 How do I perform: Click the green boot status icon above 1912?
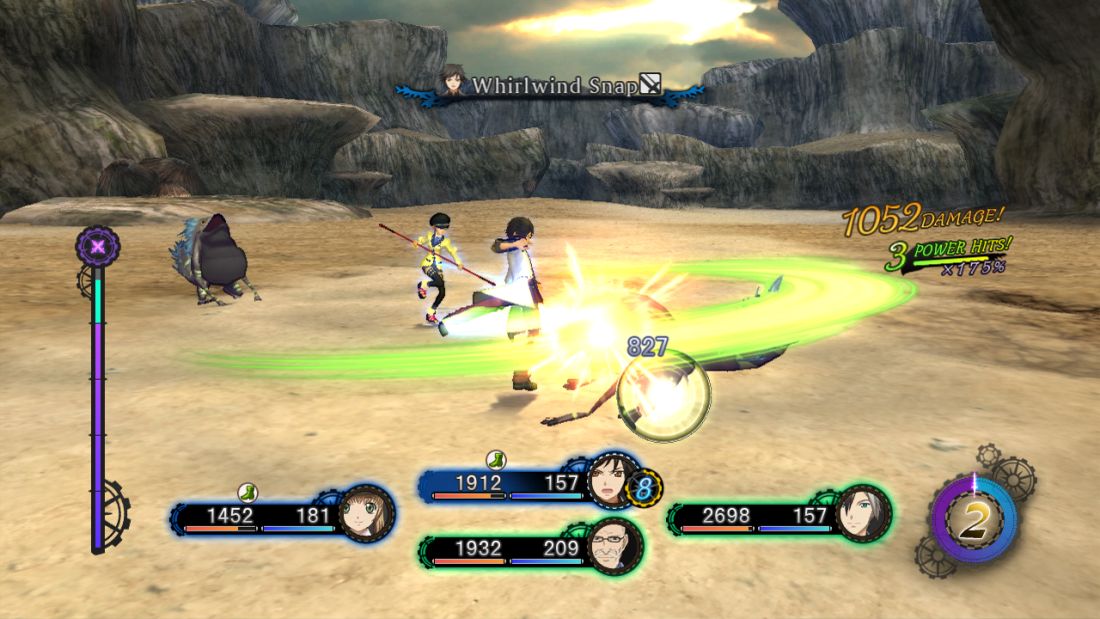click(496, 460)
